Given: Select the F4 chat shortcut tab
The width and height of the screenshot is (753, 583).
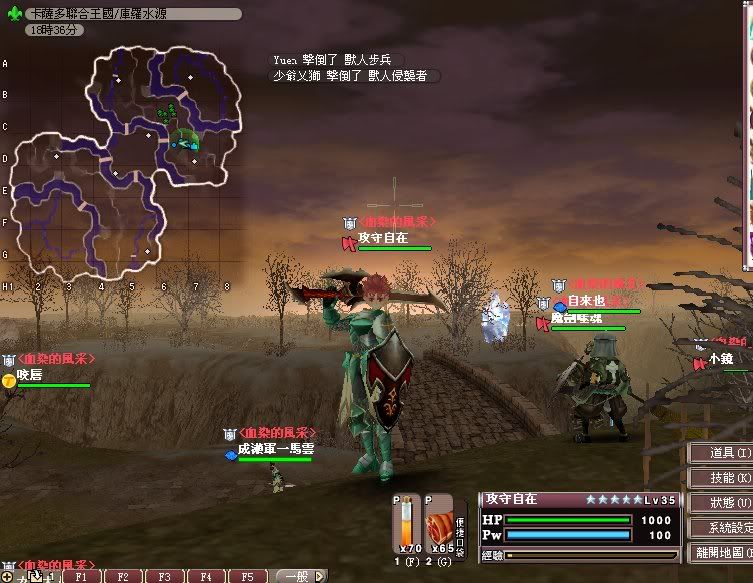Looking at the screenshot, I should tap(205, 577).
